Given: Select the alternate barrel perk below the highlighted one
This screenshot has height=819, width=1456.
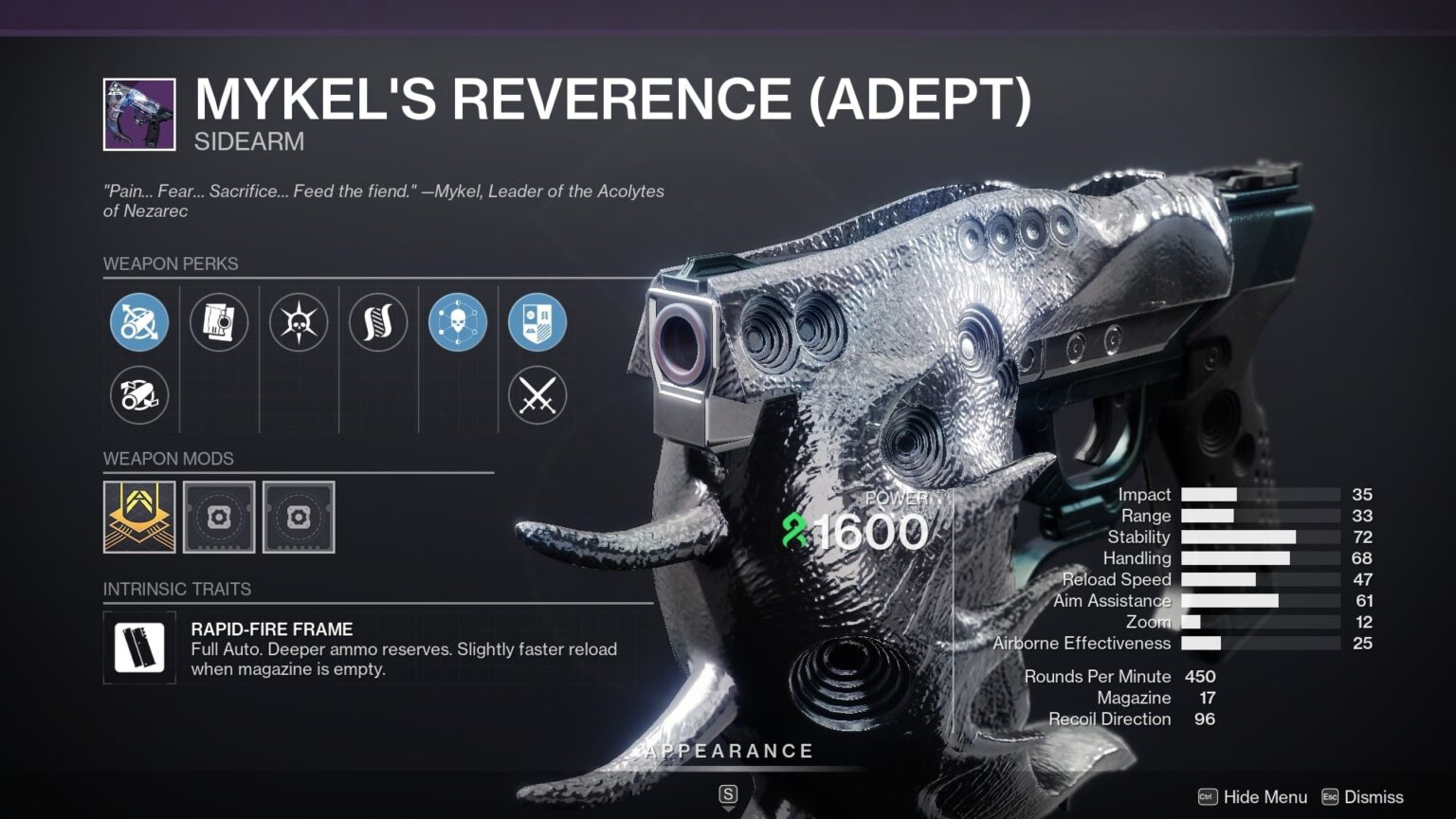Looking at the screenshot, I should point(139,396).
